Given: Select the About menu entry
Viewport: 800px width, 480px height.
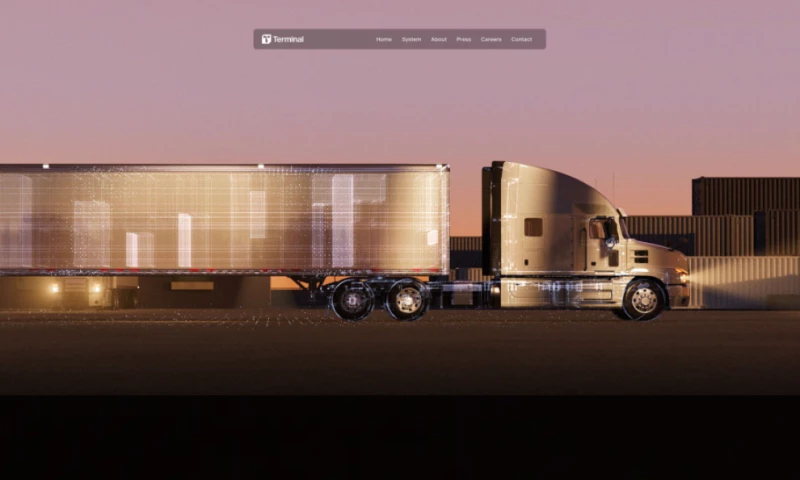Looking at the screenshot, I should pos(438,39).
